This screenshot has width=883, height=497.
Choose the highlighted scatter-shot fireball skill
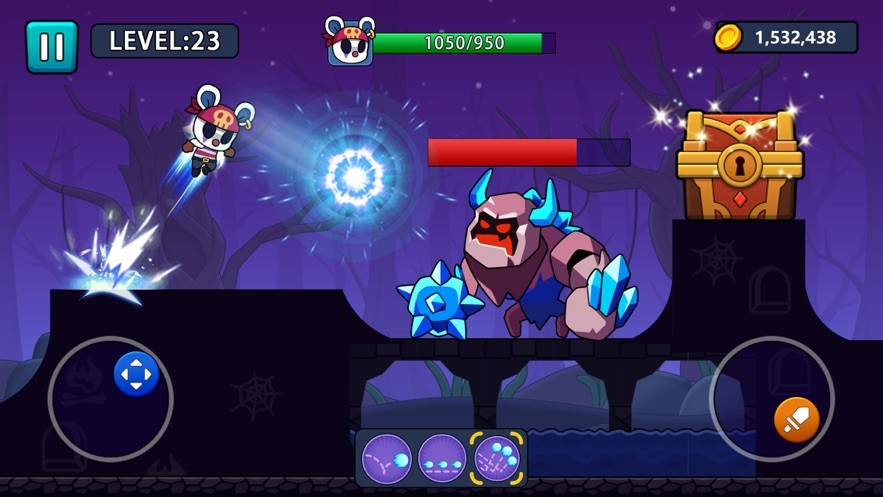point(497,458)
